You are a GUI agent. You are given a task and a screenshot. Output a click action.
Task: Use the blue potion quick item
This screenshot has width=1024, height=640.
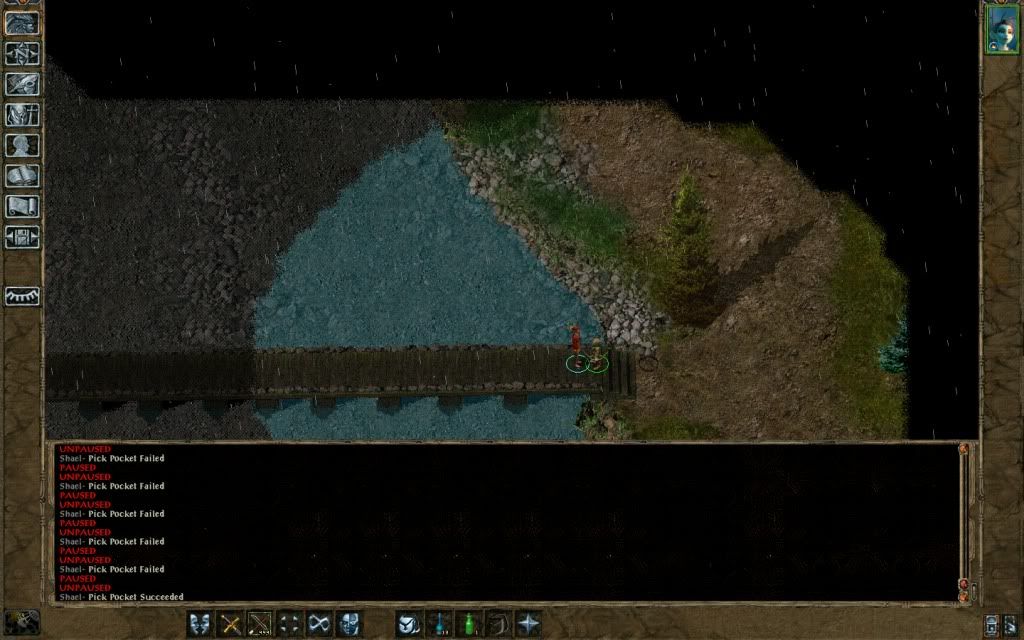pos(438,623)
